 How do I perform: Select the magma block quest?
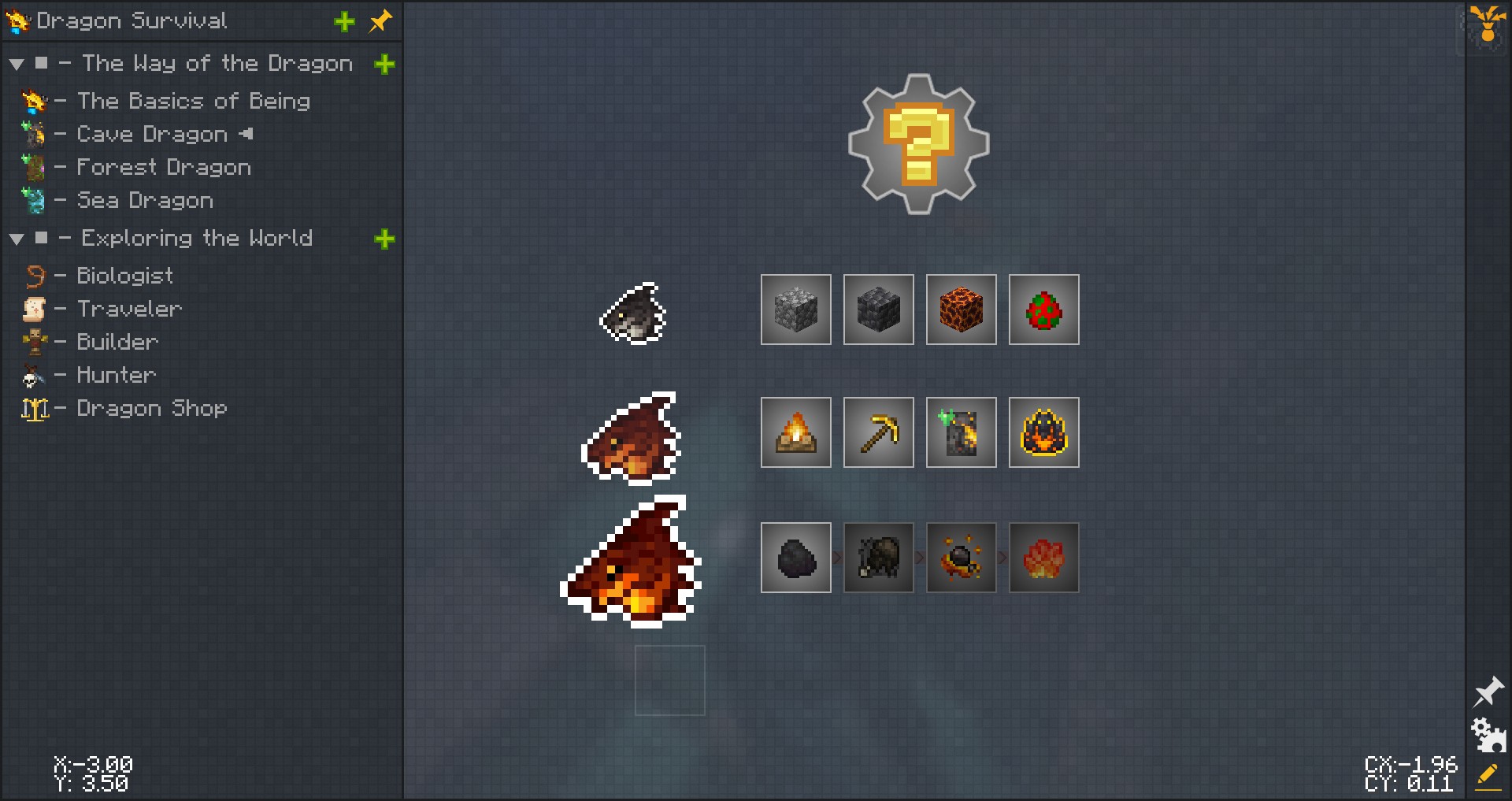(x=961, y=310)
